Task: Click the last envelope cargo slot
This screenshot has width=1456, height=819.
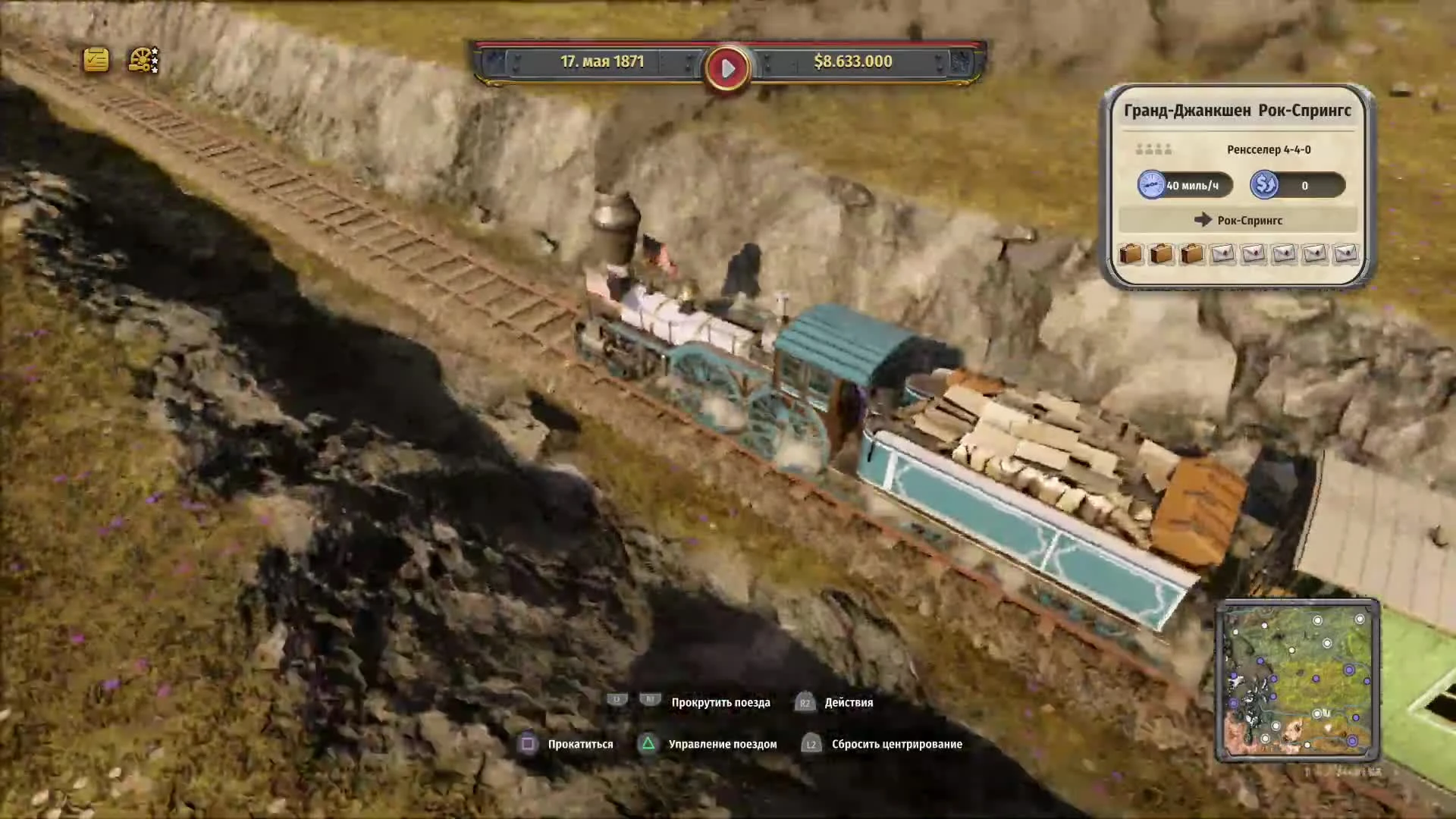Action: pyautogui.click(x=1345, y=255)
